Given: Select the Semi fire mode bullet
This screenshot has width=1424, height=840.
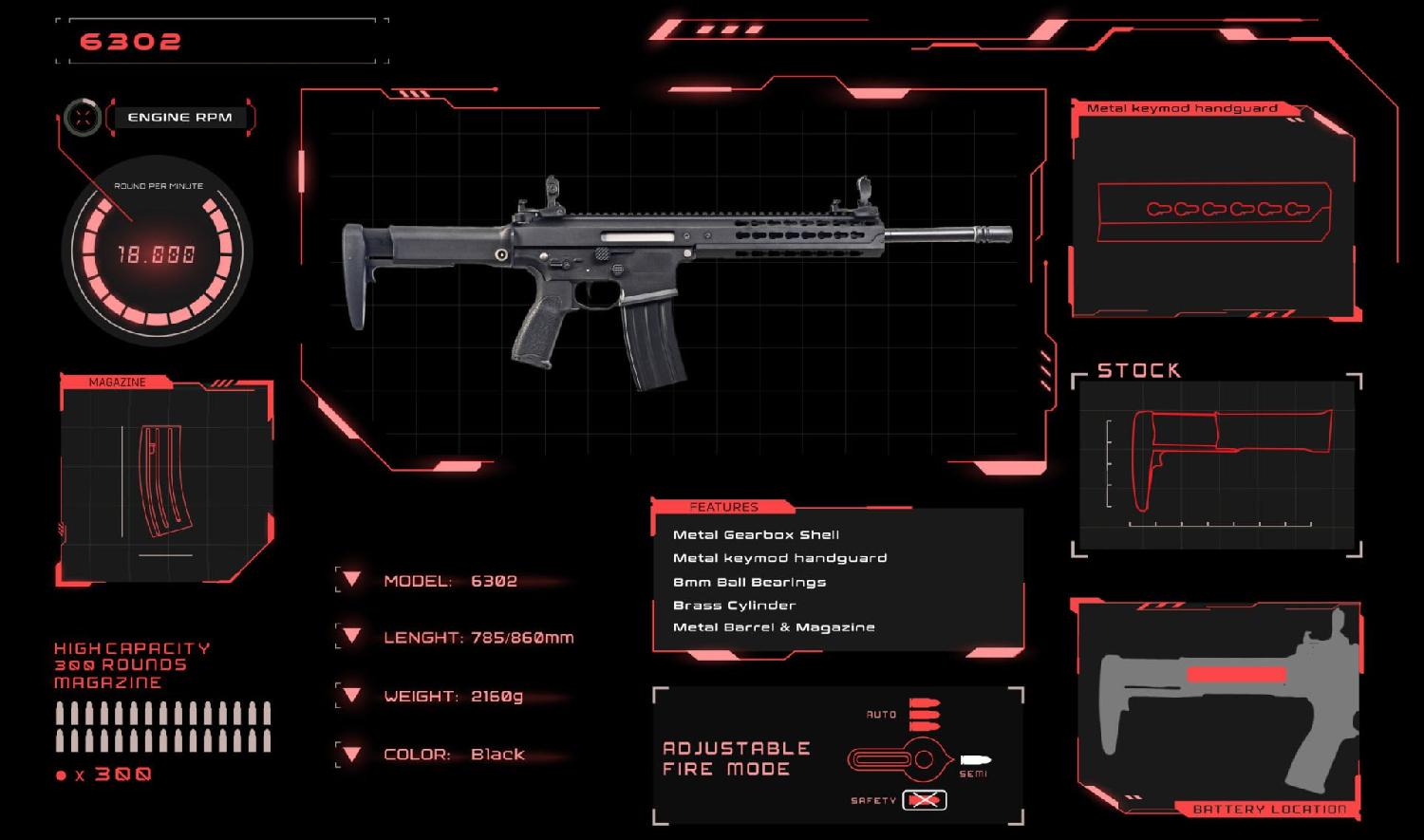Looking at the screenshot, I should point(975,760).
